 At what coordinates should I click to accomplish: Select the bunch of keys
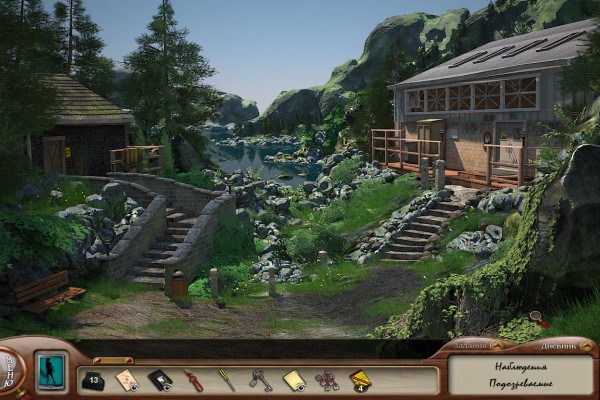pyautogui.click(x=260, y=380)
